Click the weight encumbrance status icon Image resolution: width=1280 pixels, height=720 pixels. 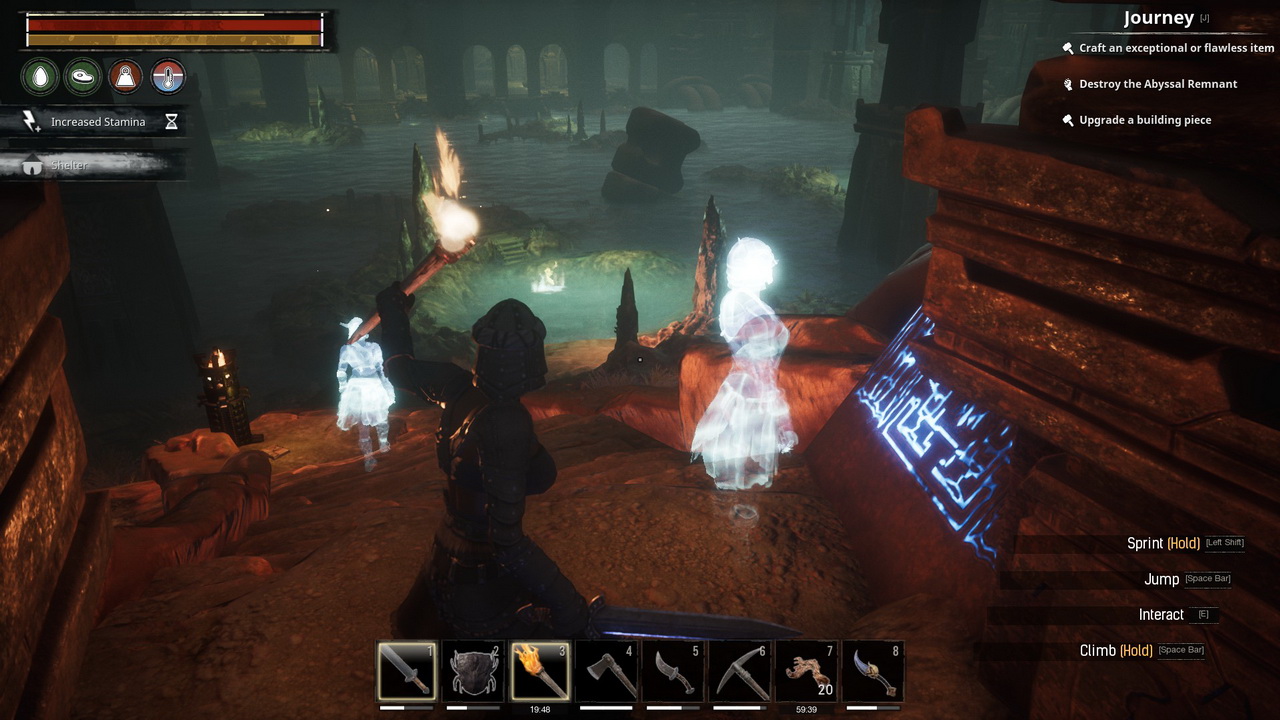125,76
